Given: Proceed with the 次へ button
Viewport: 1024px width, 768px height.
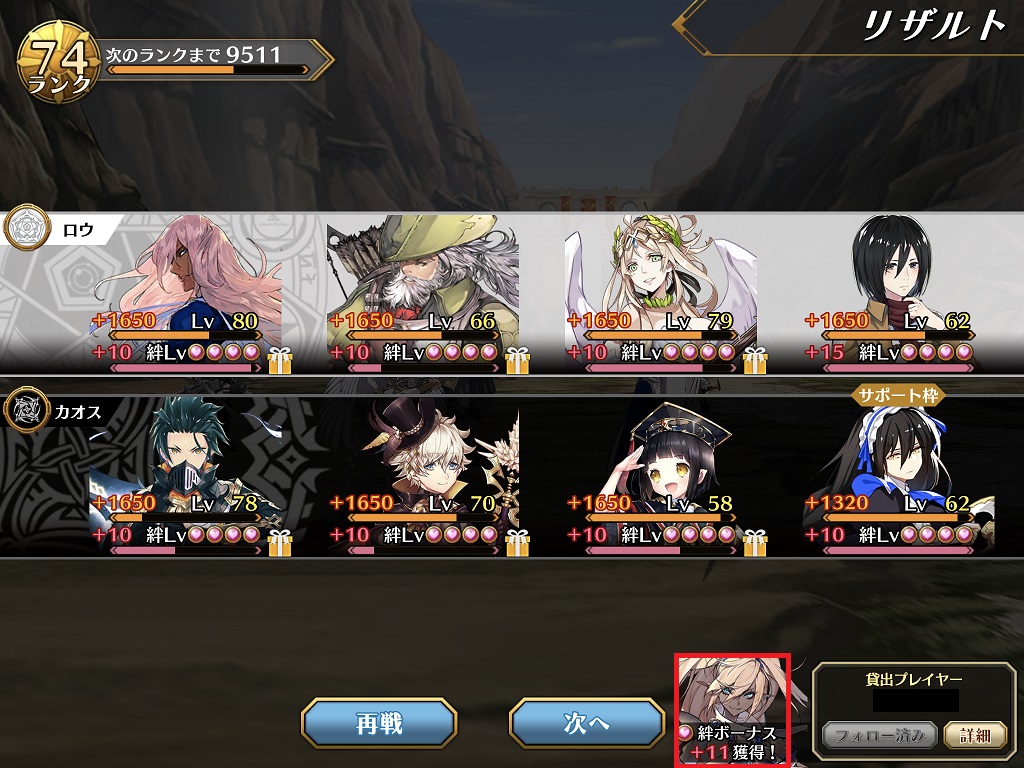Looking at the screenshot, I should 586,723.
